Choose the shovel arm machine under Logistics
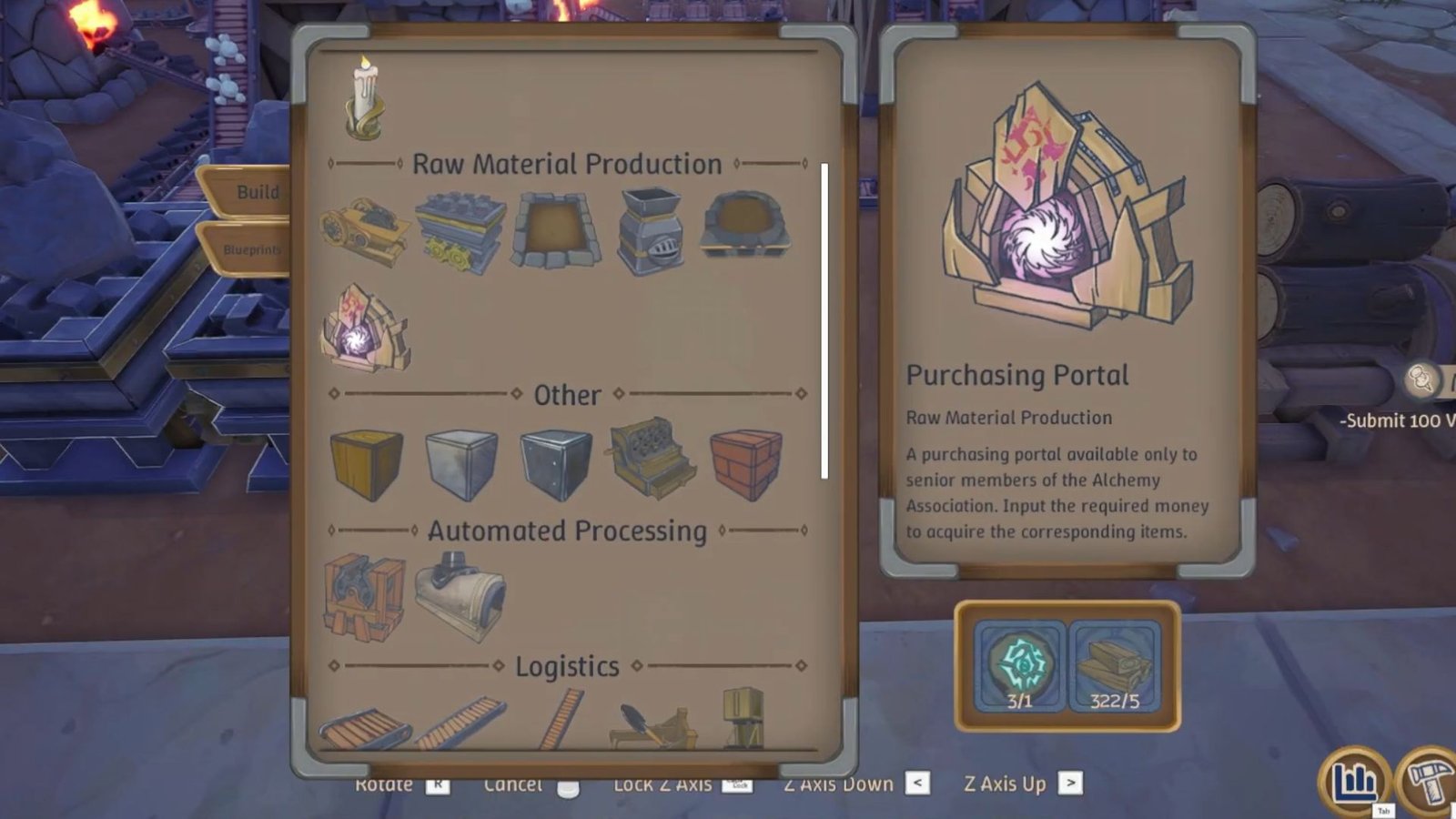Screen dimensions: 1456x819 [x=652, y=722]
